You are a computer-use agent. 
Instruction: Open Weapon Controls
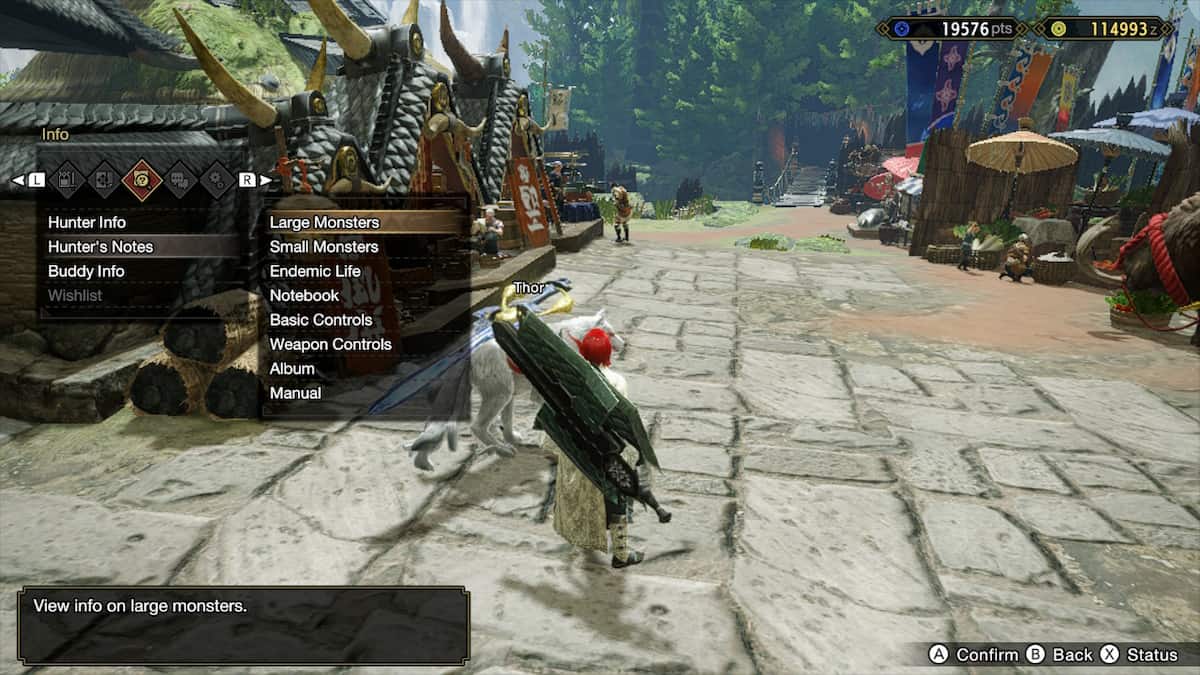330,344
